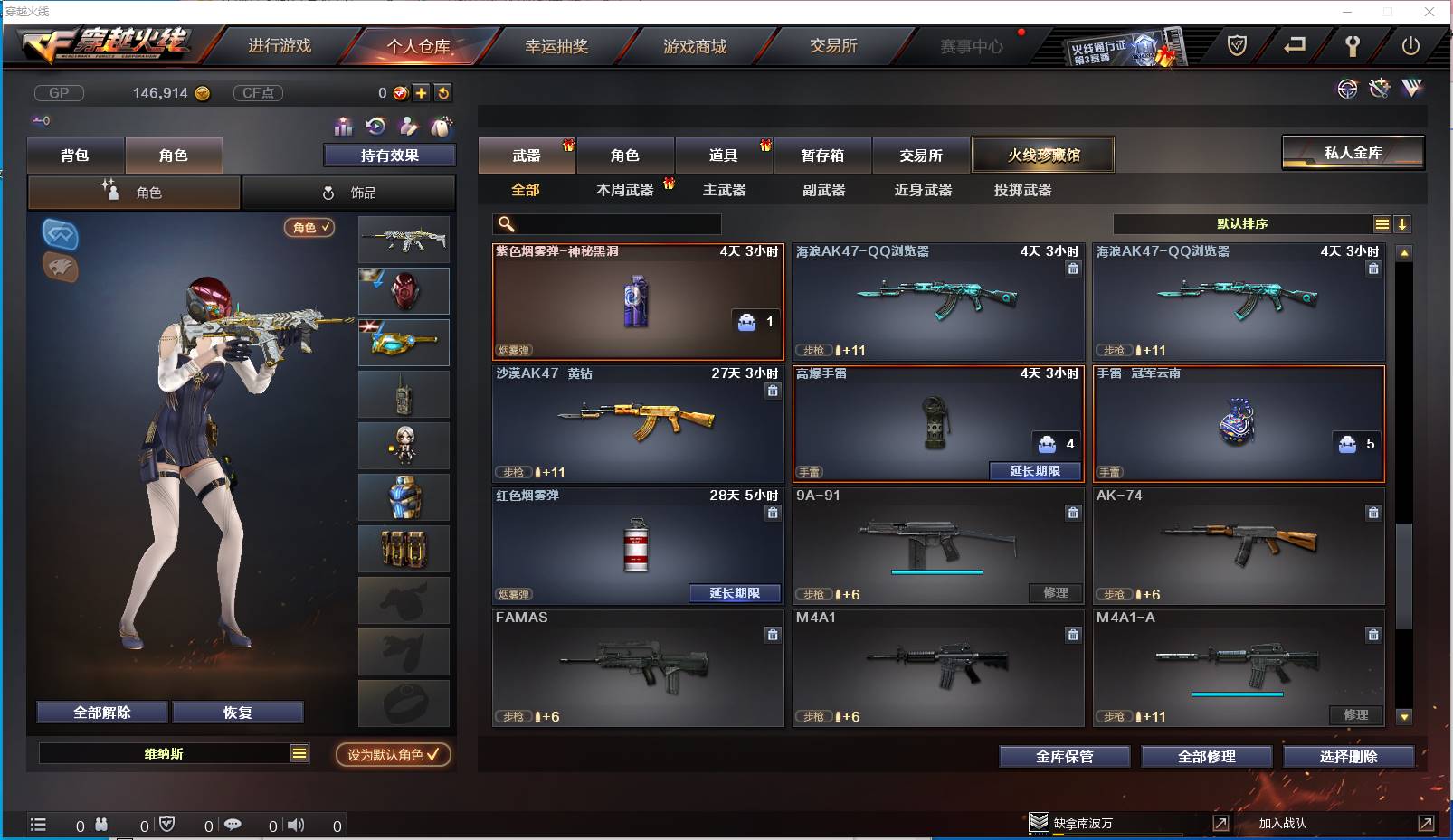Open the 交易所 in the top navigation bar
Screen dimensions: 1453x840
[x=833, y=46]
